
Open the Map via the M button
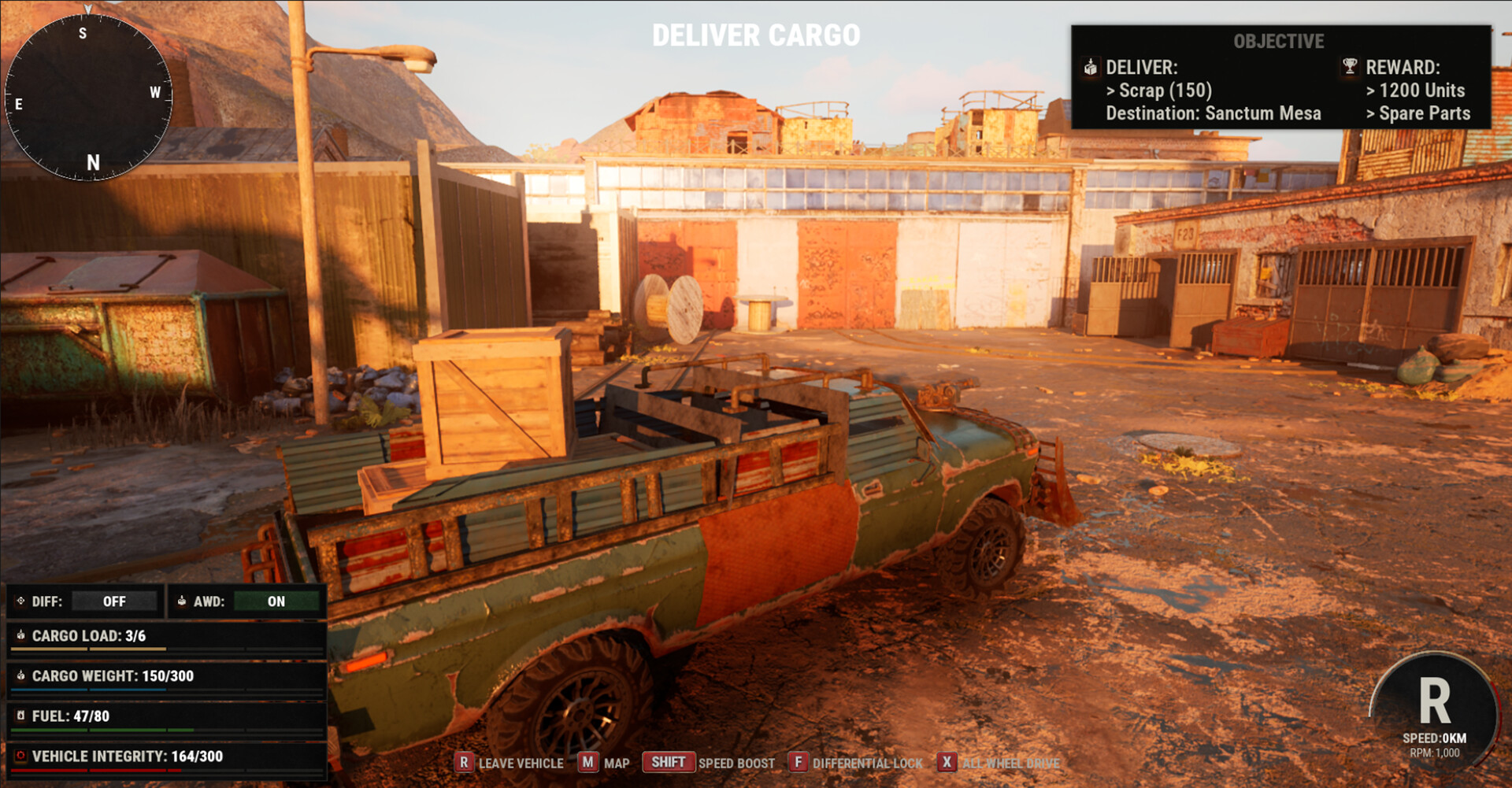pyautogui.click(x=587, y=763)
